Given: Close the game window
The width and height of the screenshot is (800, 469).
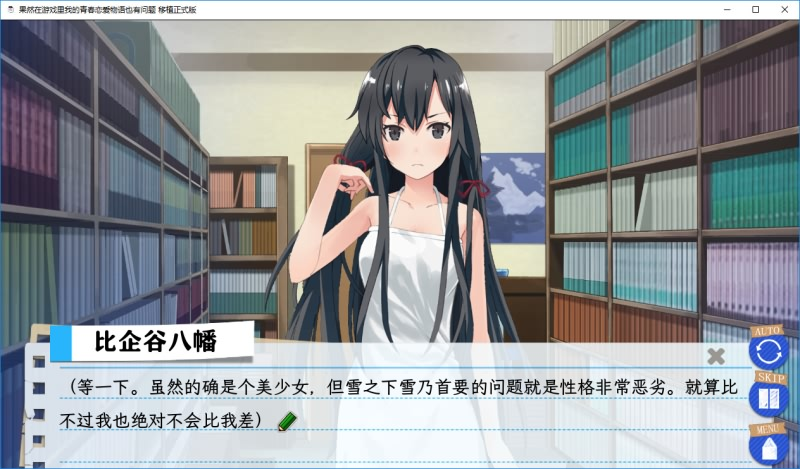Looking at the screenshot, I should (x=784, y=9).
